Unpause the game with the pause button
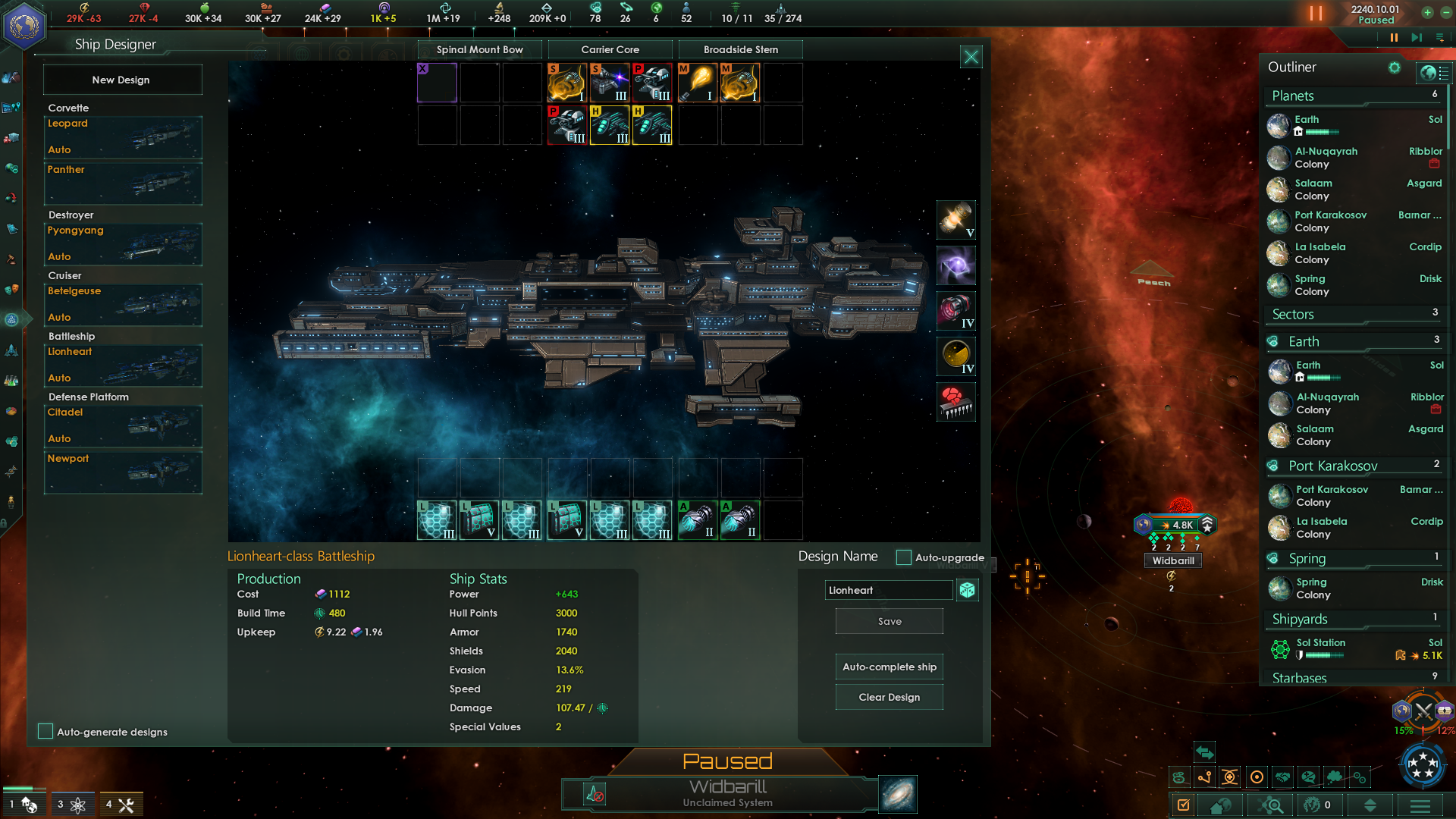1456x819 pixels. tap(1394, 37)
